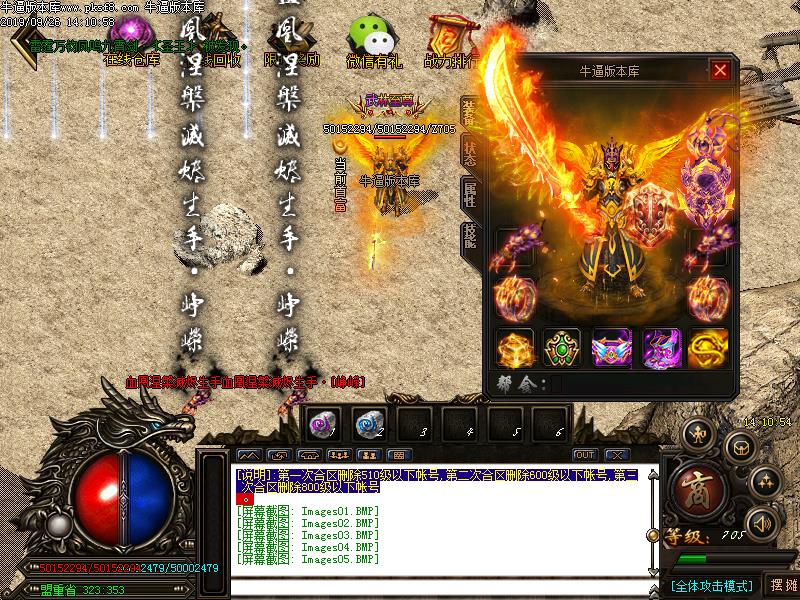Screen dimensions: 800x600
Task: Open the box-shaped bag icon
Action: 742,448
